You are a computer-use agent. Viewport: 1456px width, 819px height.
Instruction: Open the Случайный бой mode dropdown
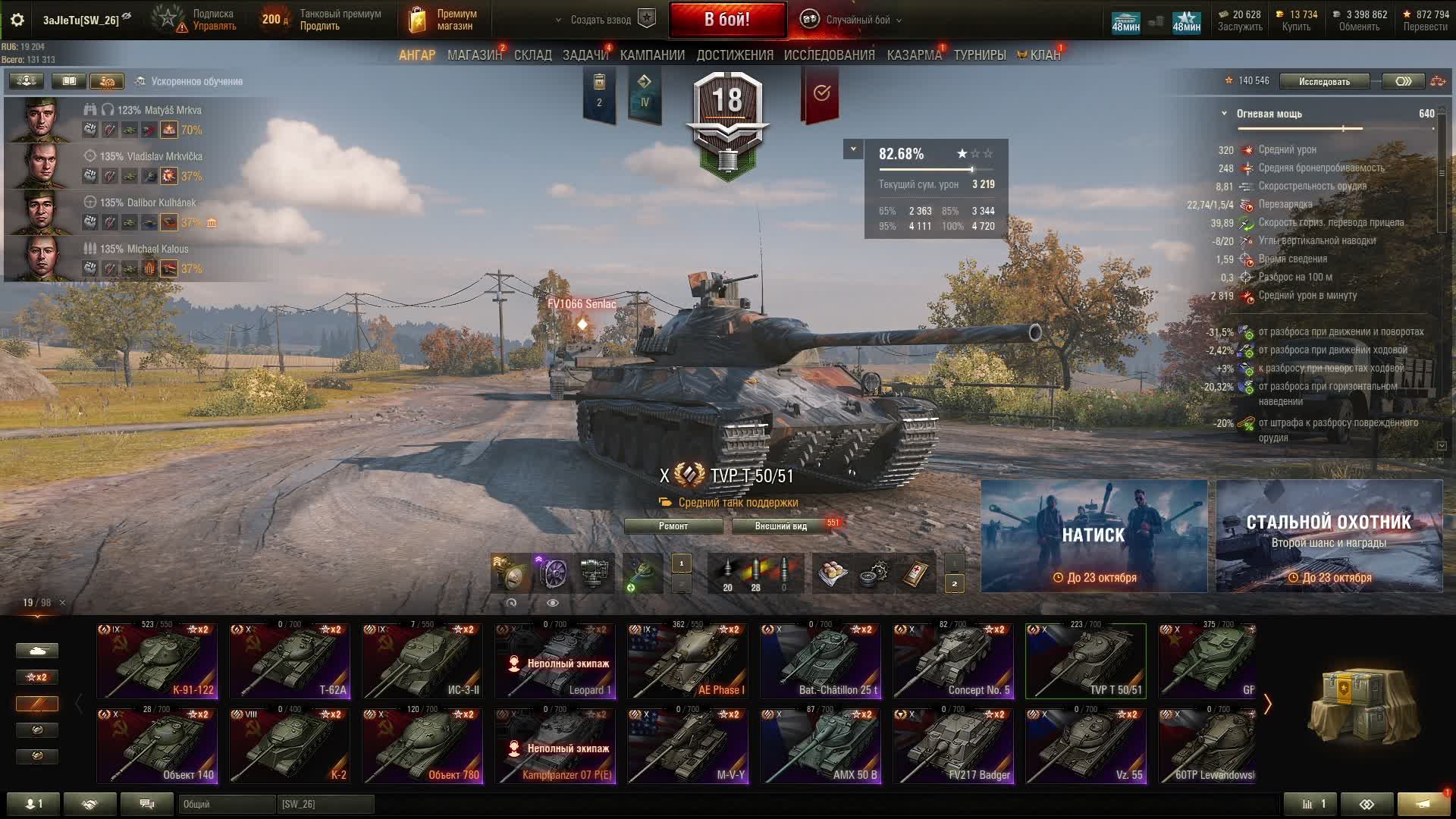point(855,20)
